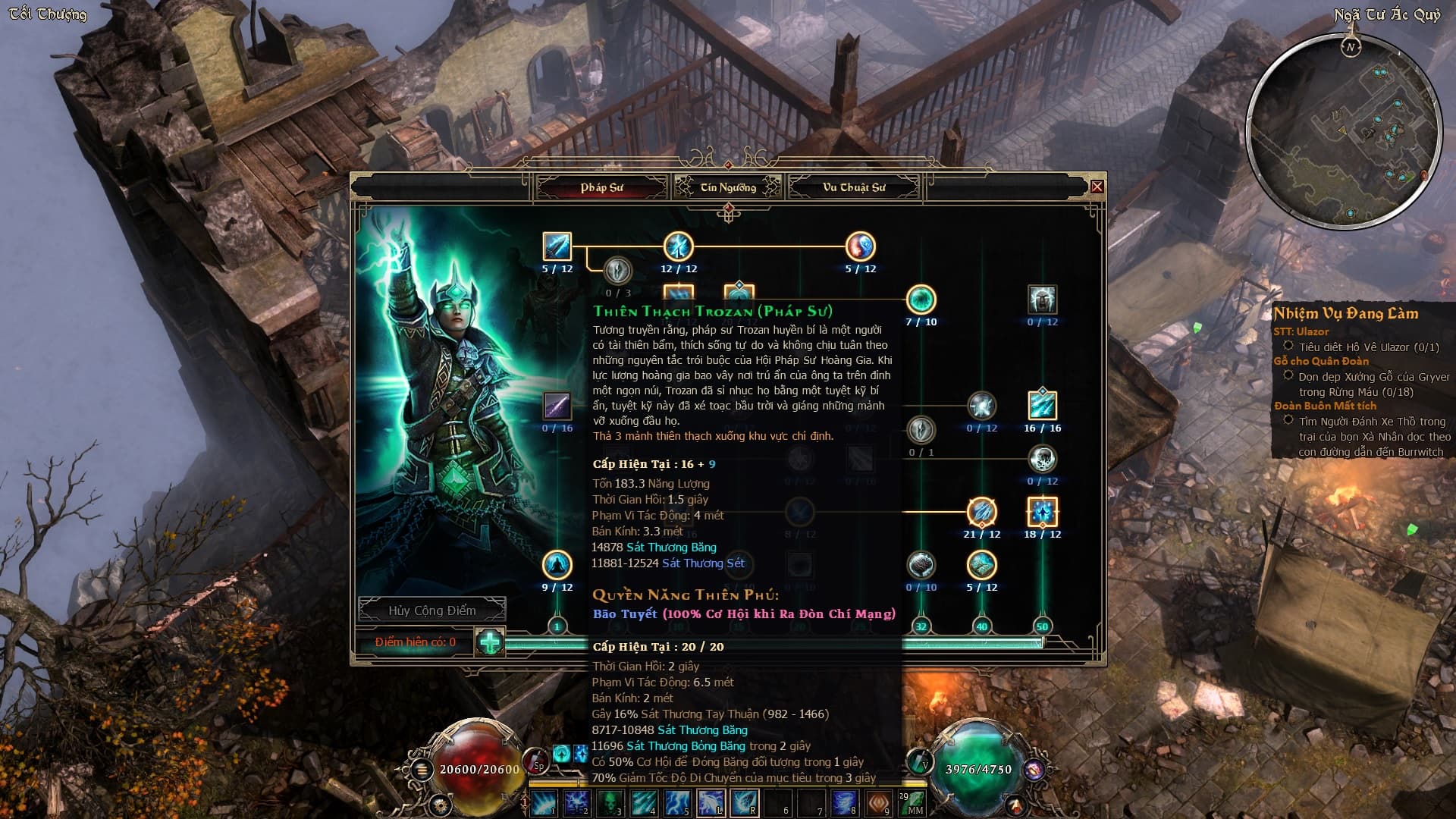1456x819 pixels.
Task: Click the Đoàn Buôn Mất tích quest entry
Action: [1325, 406]
